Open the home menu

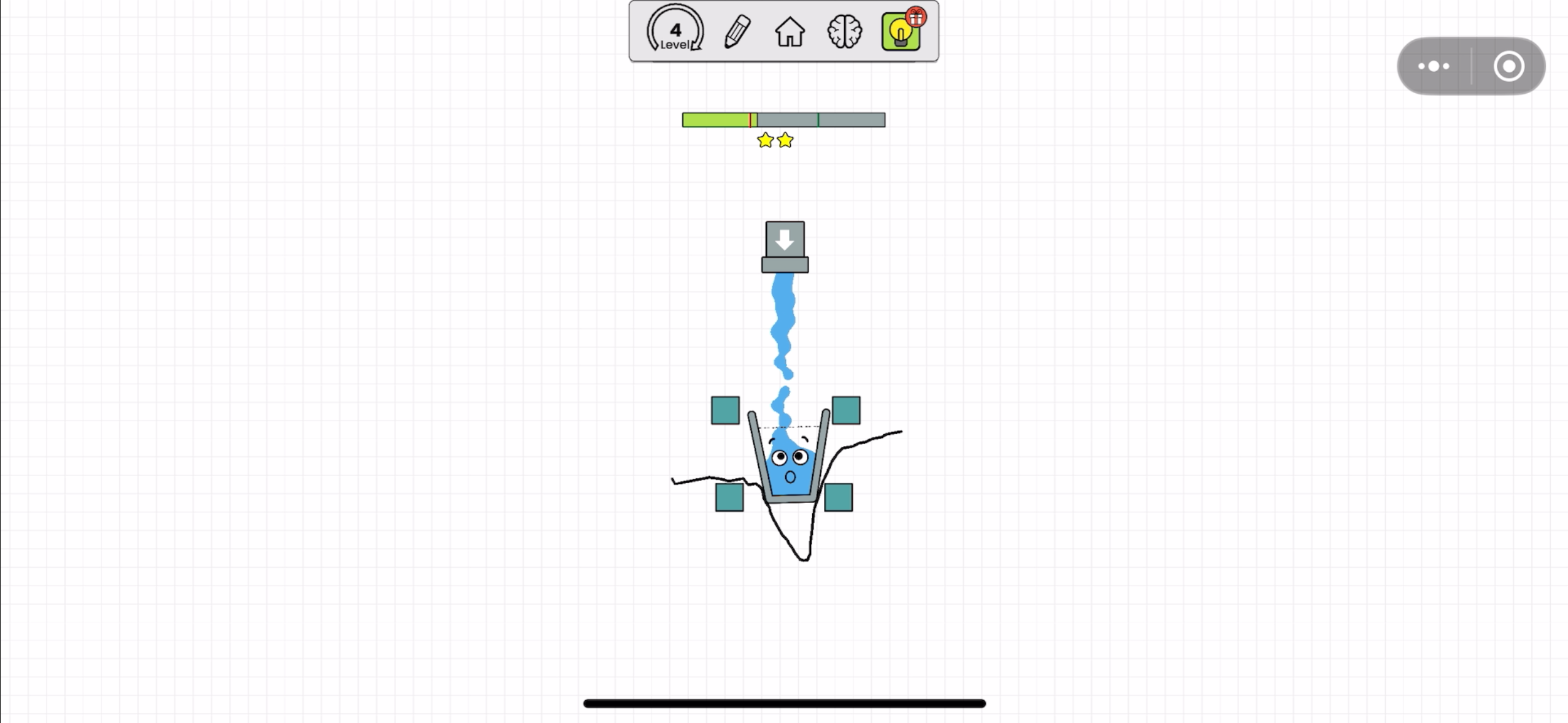click(x=790, y=32)
